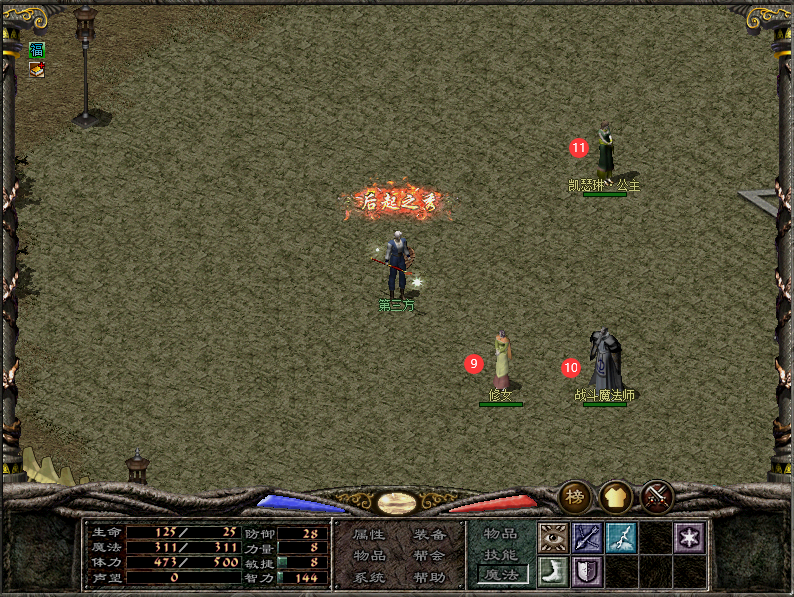Click the round shirt icon button
This screenshot has width=794, height=597.
pyautogui.click(x=615, y=496)
